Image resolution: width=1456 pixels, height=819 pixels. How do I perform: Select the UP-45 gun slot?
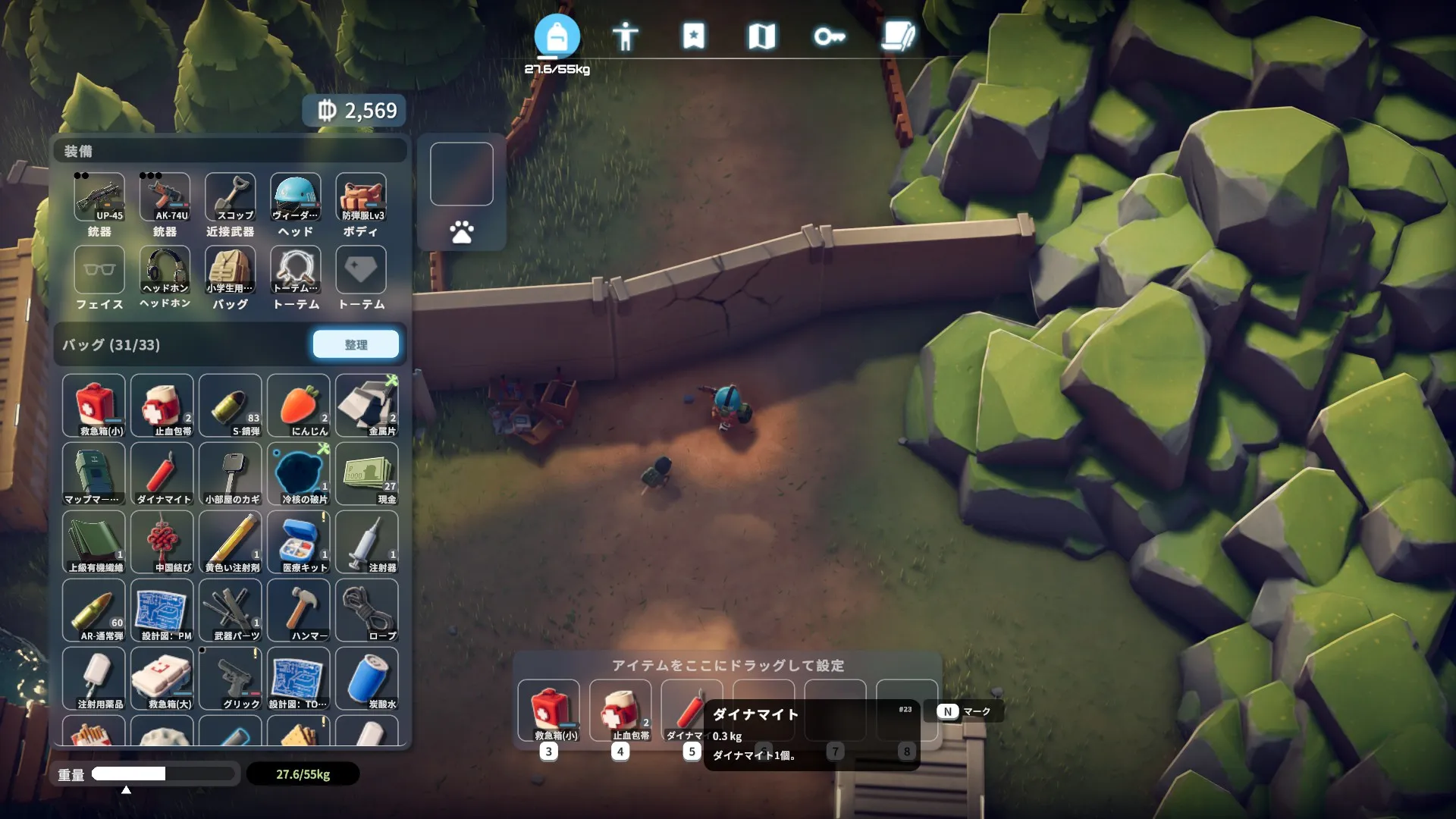[99, 197]
